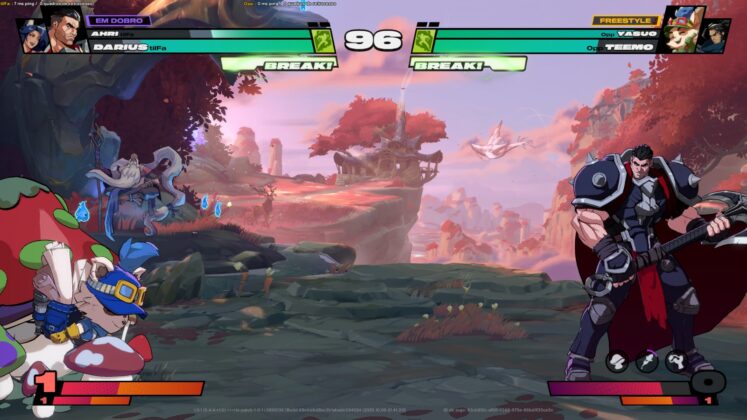
Task: Click the EM DOBRO fuse label
Action: (118, 19)
